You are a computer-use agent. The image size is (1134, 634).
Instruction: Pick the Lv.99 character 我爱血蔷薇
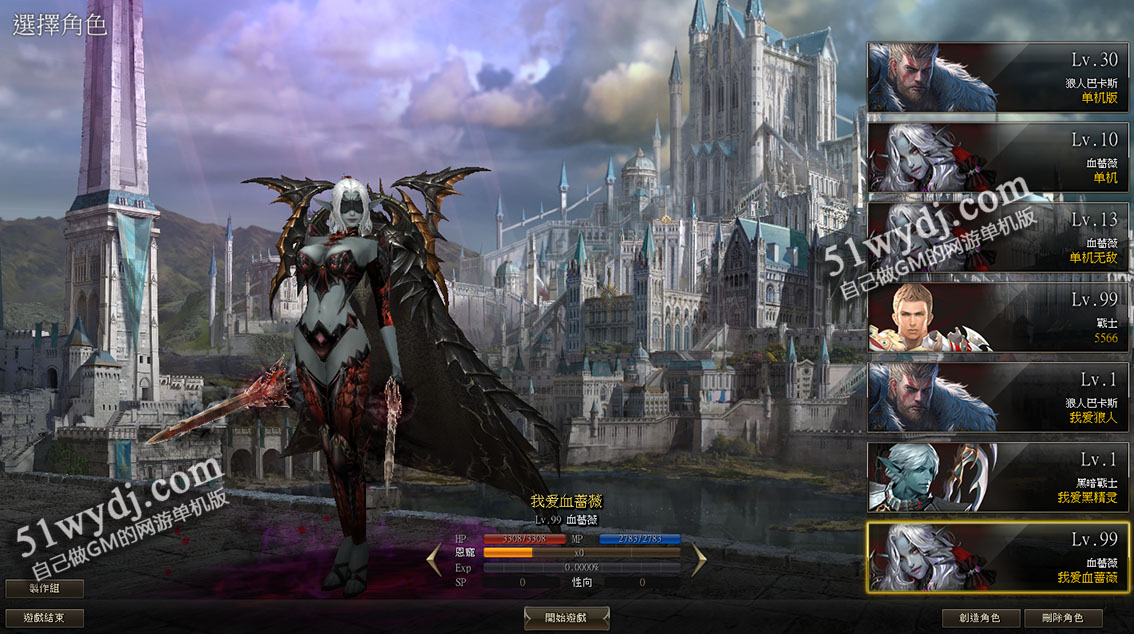click(x=999, y=557)
